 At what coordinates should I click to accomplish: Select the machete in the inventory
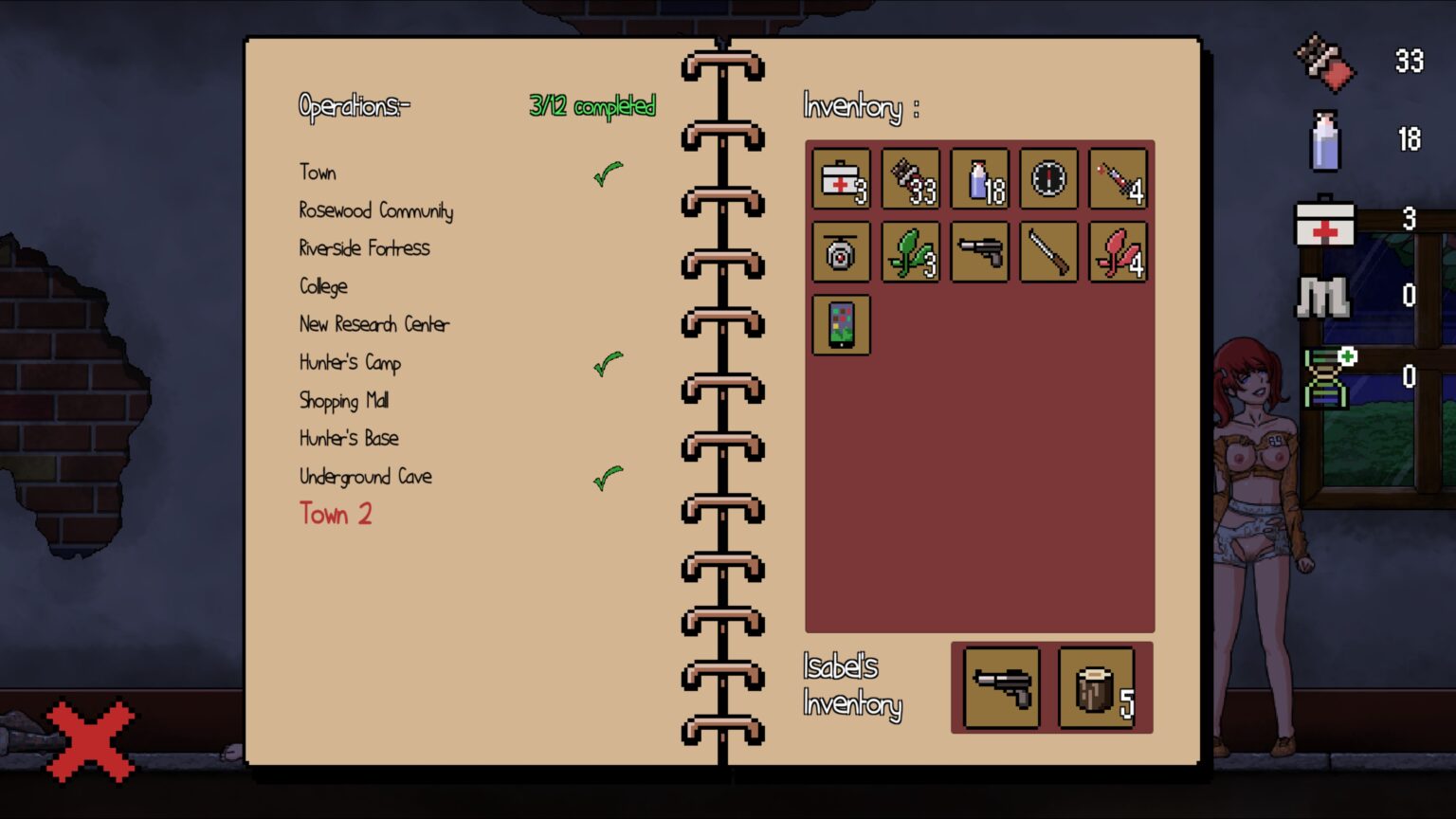point(1048,251)
